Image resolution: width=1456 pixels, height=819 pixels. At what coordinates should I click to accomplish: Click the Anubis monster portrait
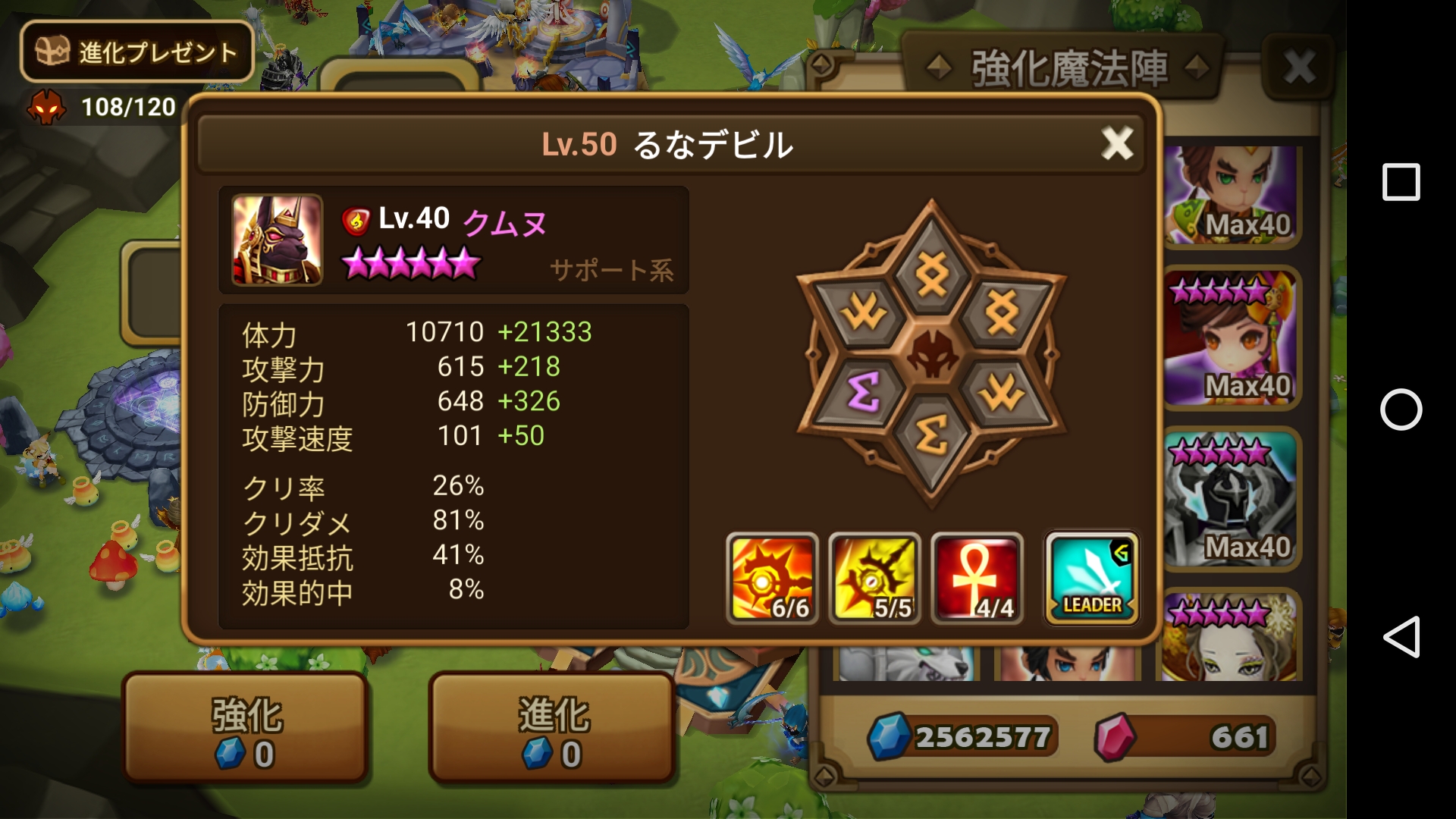click(x=277, y=240)
